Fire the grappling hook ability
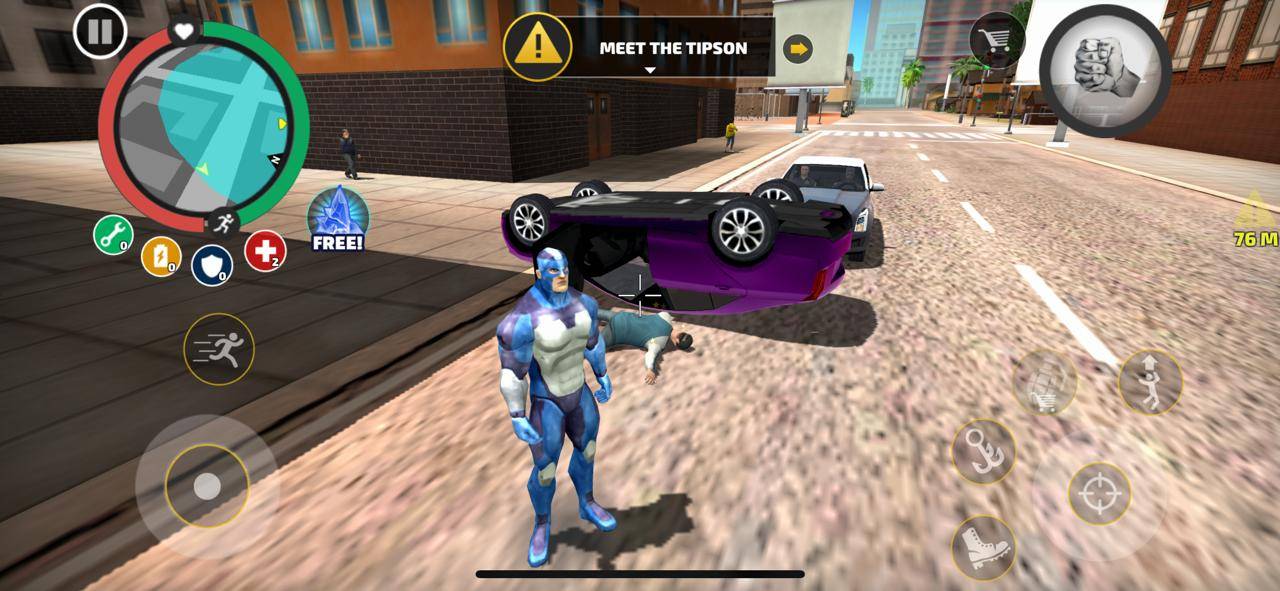The width and height of the screenshot is (1280, 591). 983,451
